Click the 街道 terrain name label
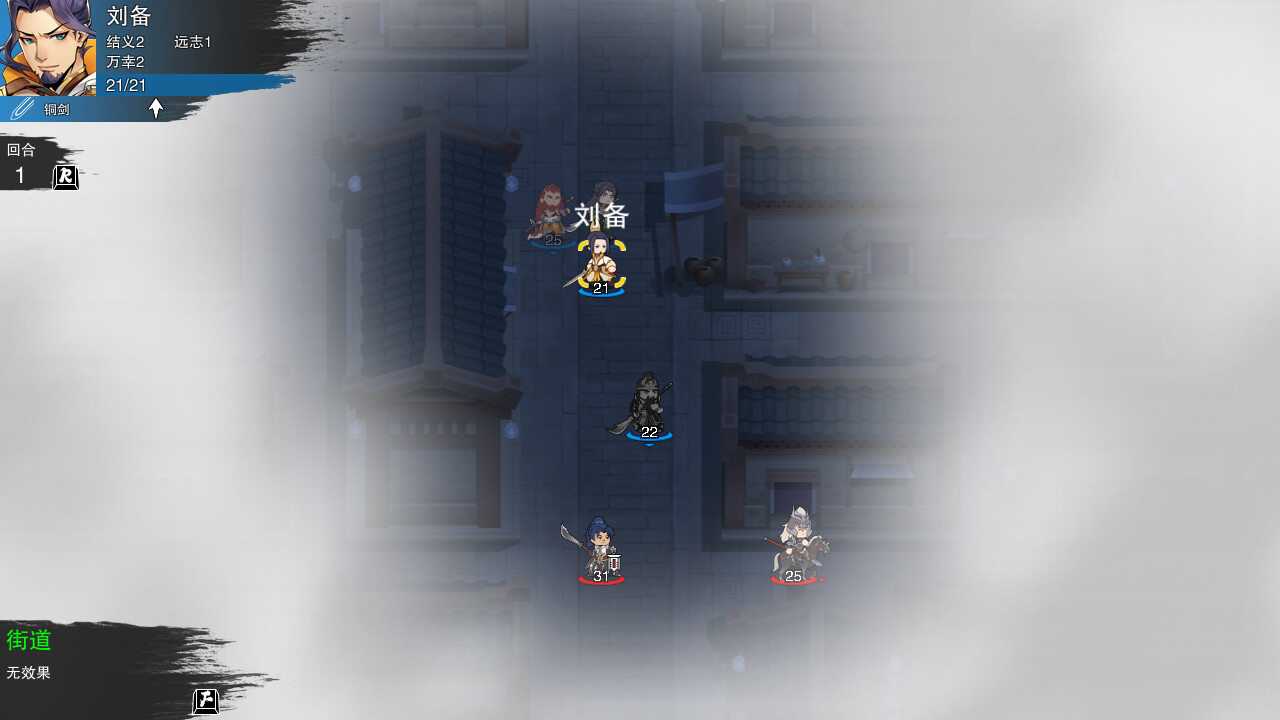This screenshot has width=1280, height=720. tap(29, 641)
